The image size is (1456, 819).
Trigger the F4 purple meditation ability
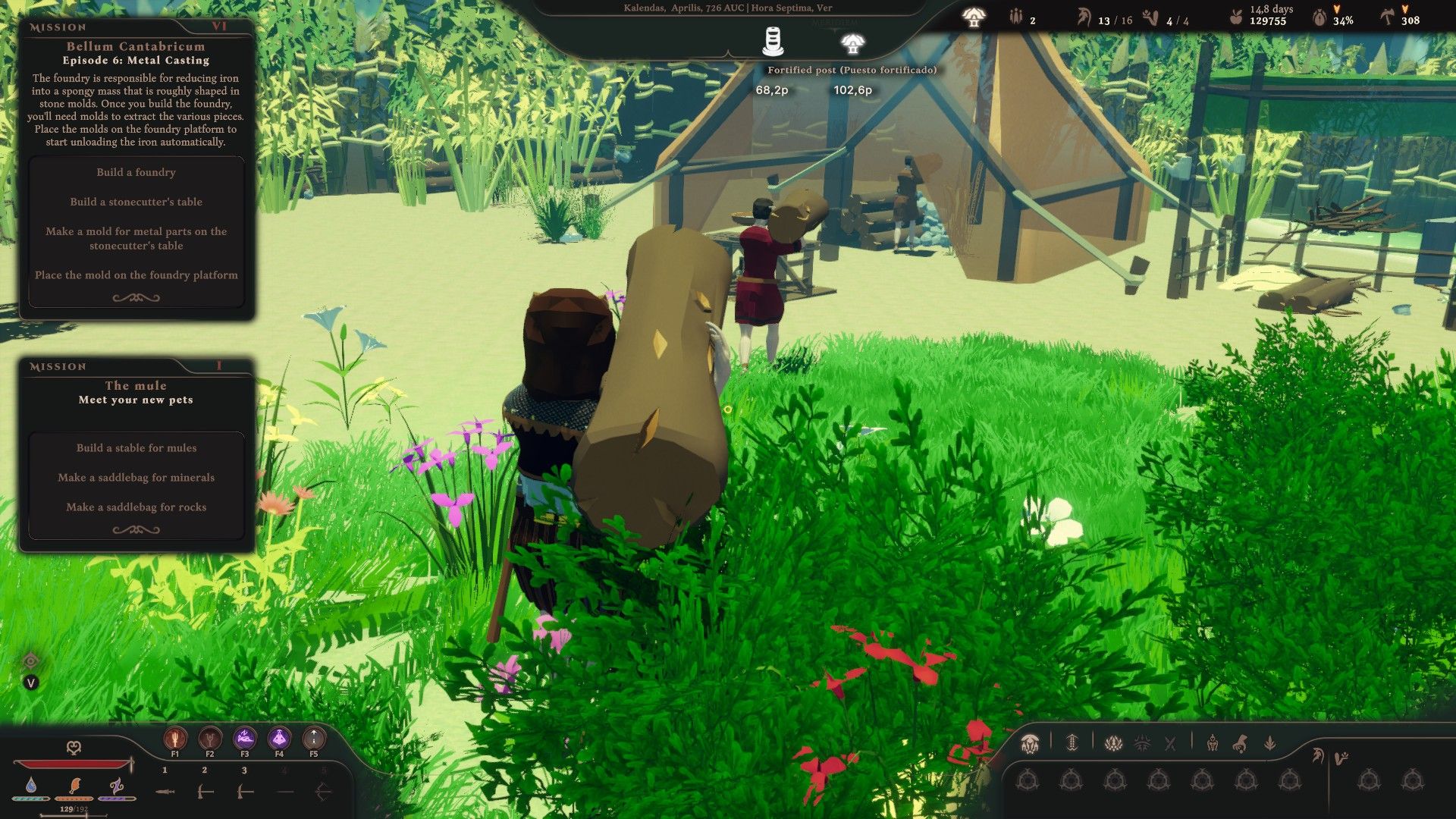click(x=279, y=738)
